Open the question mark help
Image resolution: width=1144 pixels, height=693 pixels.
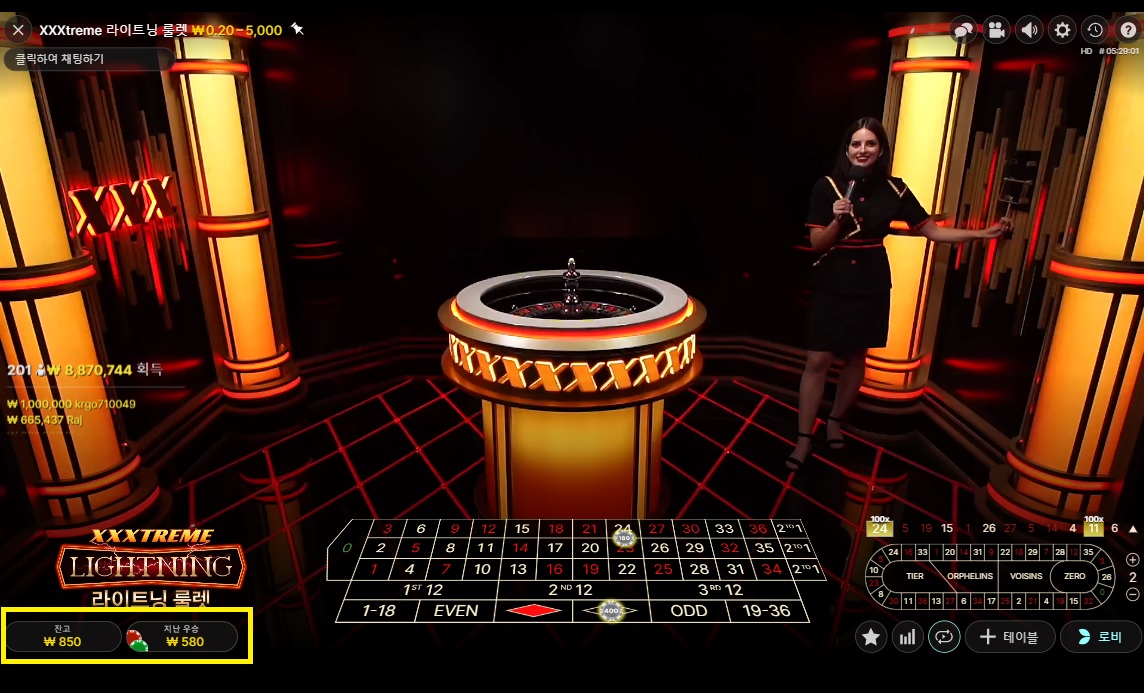point(1128,30)
